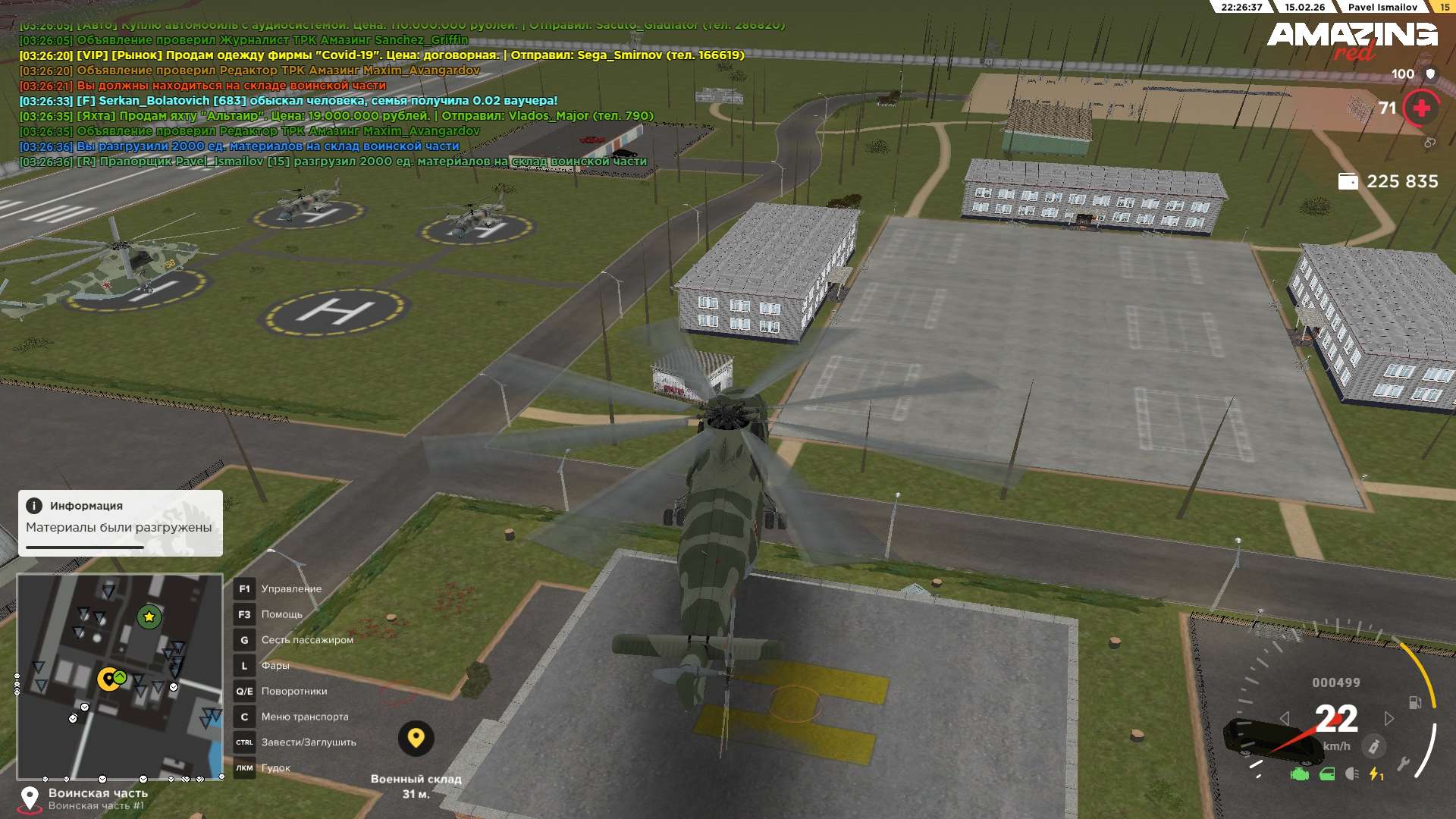Click the red cross health icon
The width and height of the screenshot is (1456, 819).
point(1421,108)
